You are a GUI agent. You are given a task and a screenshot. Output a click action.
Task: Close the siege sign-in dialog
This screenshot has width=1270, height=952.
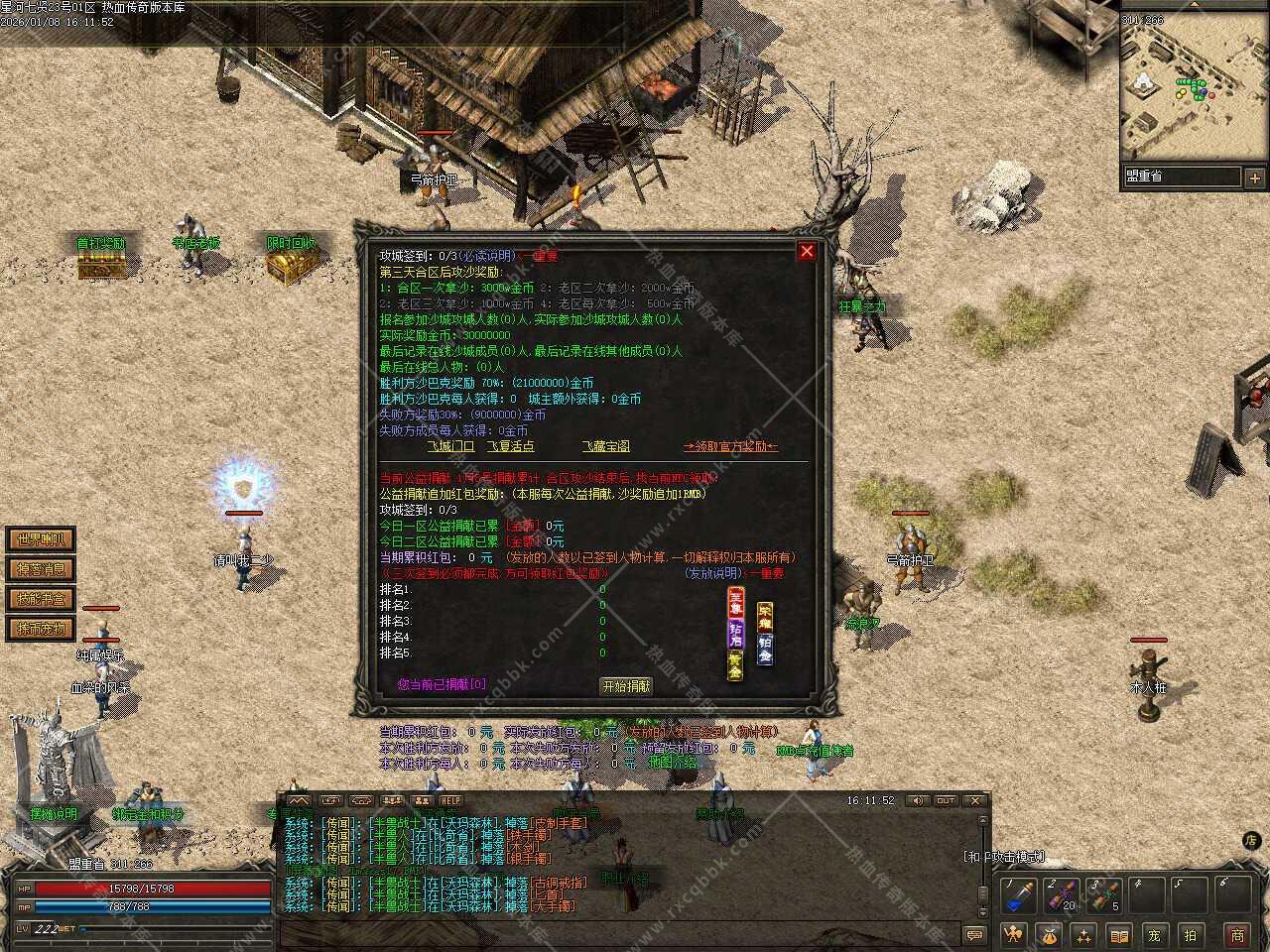pos(807,252)
